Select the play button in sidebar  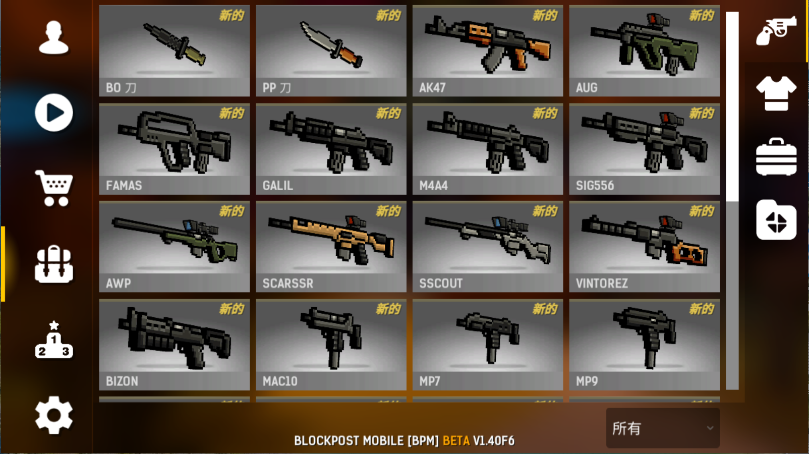coord(53,112)
